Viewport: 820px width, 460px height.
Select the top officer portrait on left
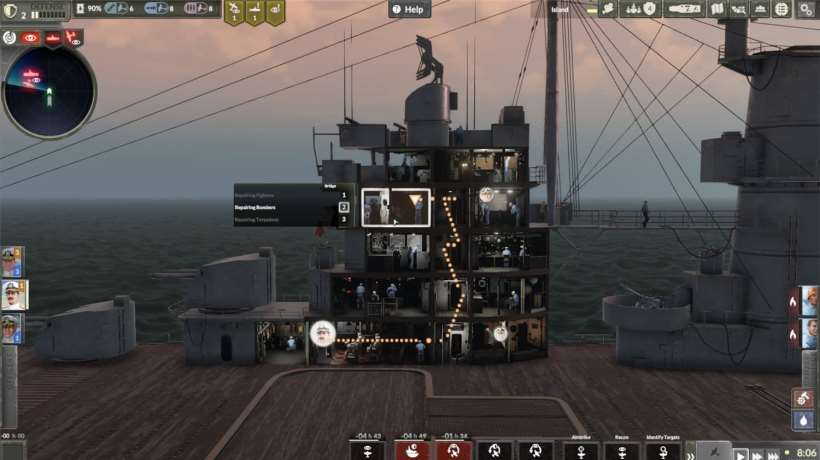click(12, 262)
